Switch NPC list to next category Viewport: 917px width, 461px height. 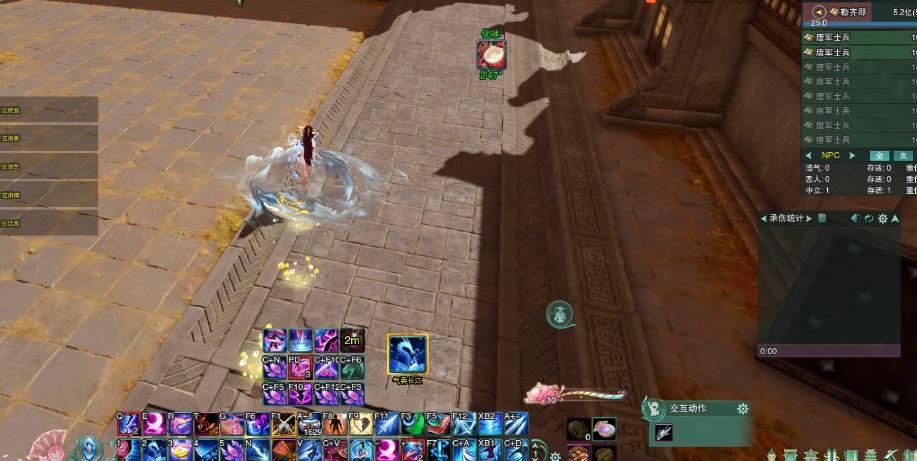pos(852,156)
